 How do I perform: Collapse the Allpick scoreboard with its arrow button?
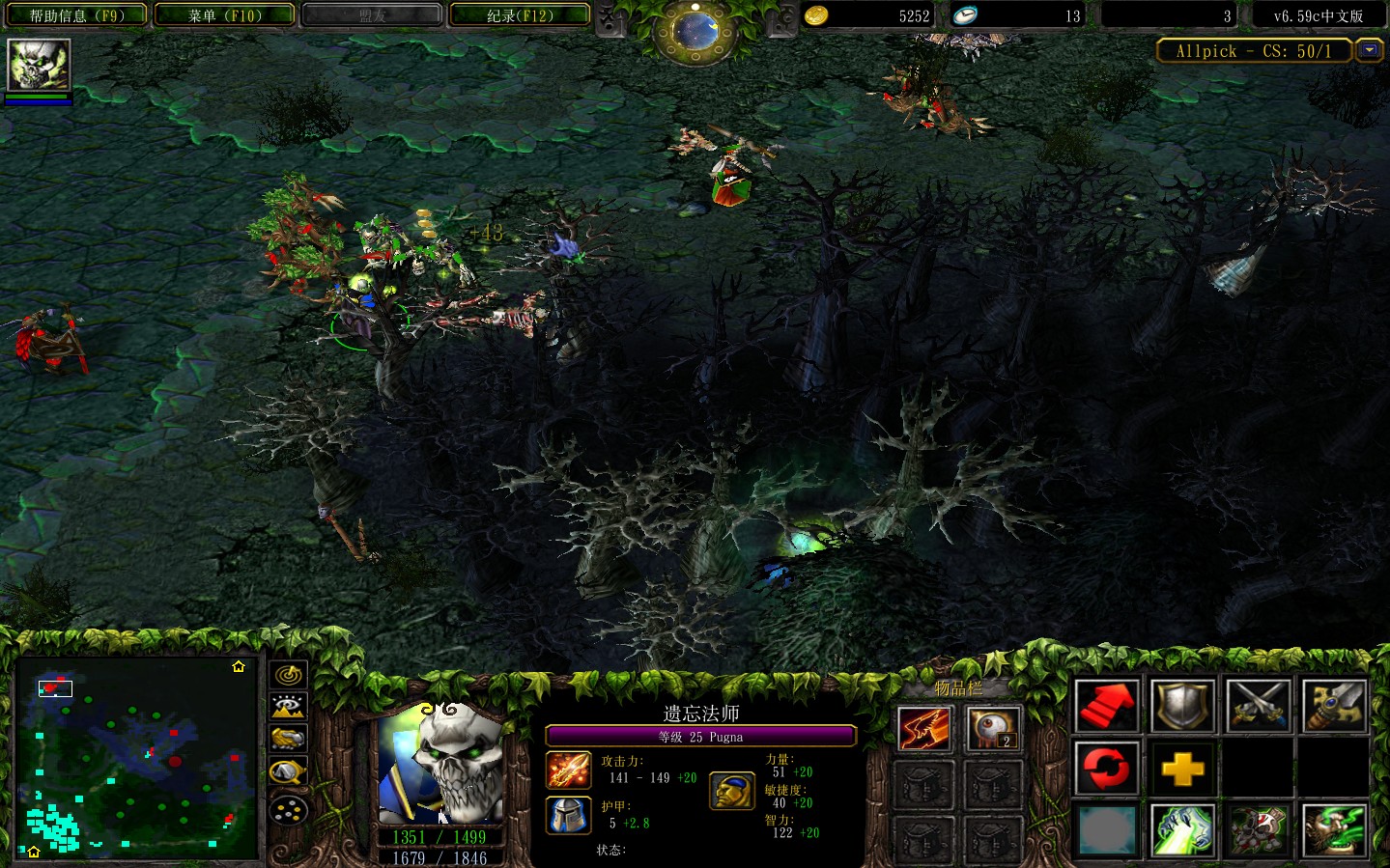coord(1369,50)
